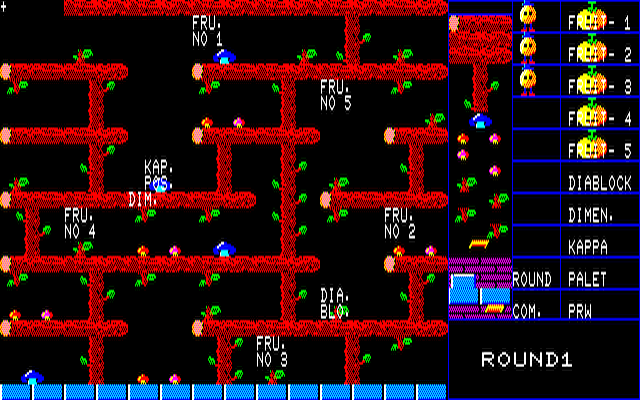
Task: Select the FRU-4 fruit entry
Action: (x=599, y=118)
